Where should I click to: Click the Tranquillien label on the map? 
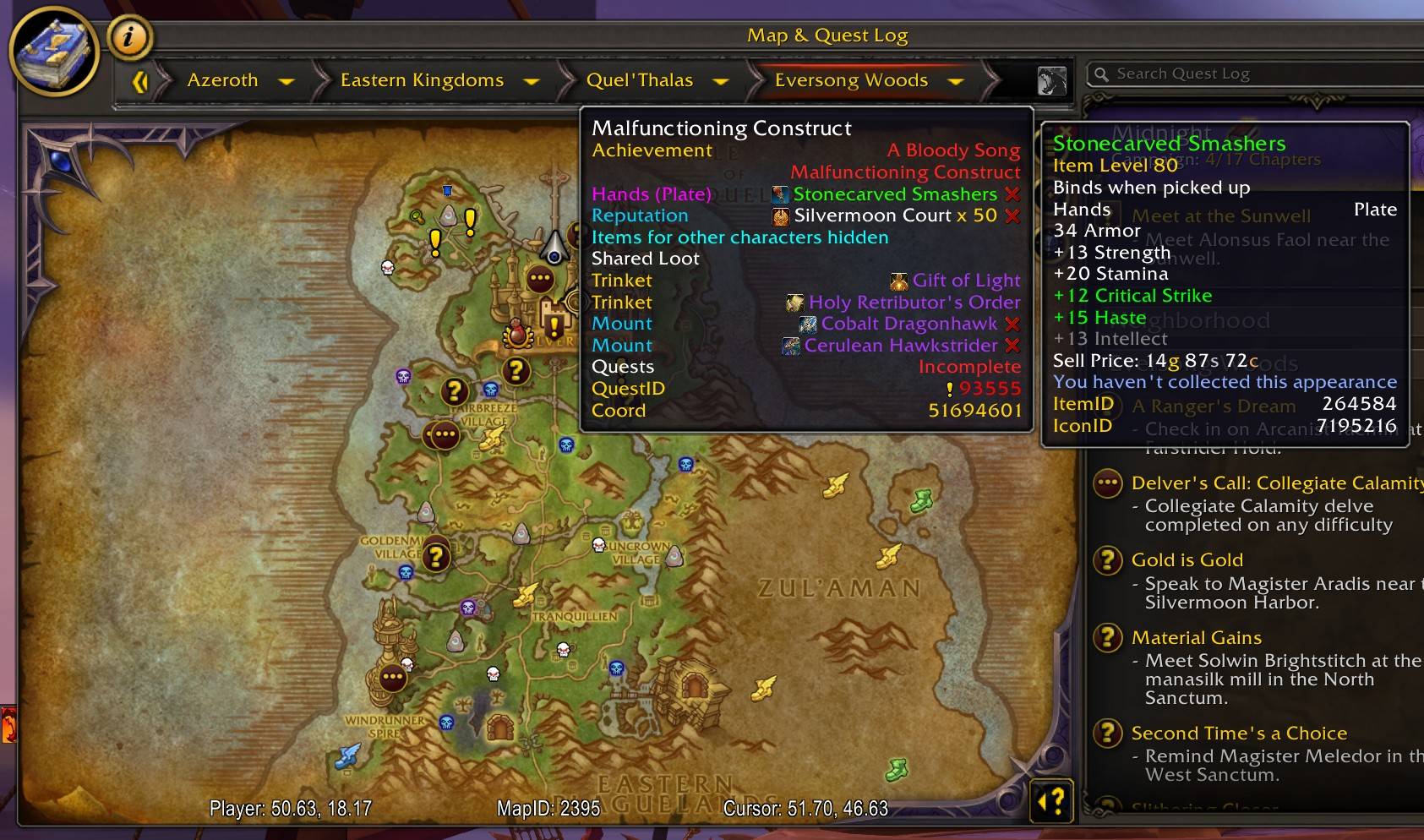[x=575, y=616]
